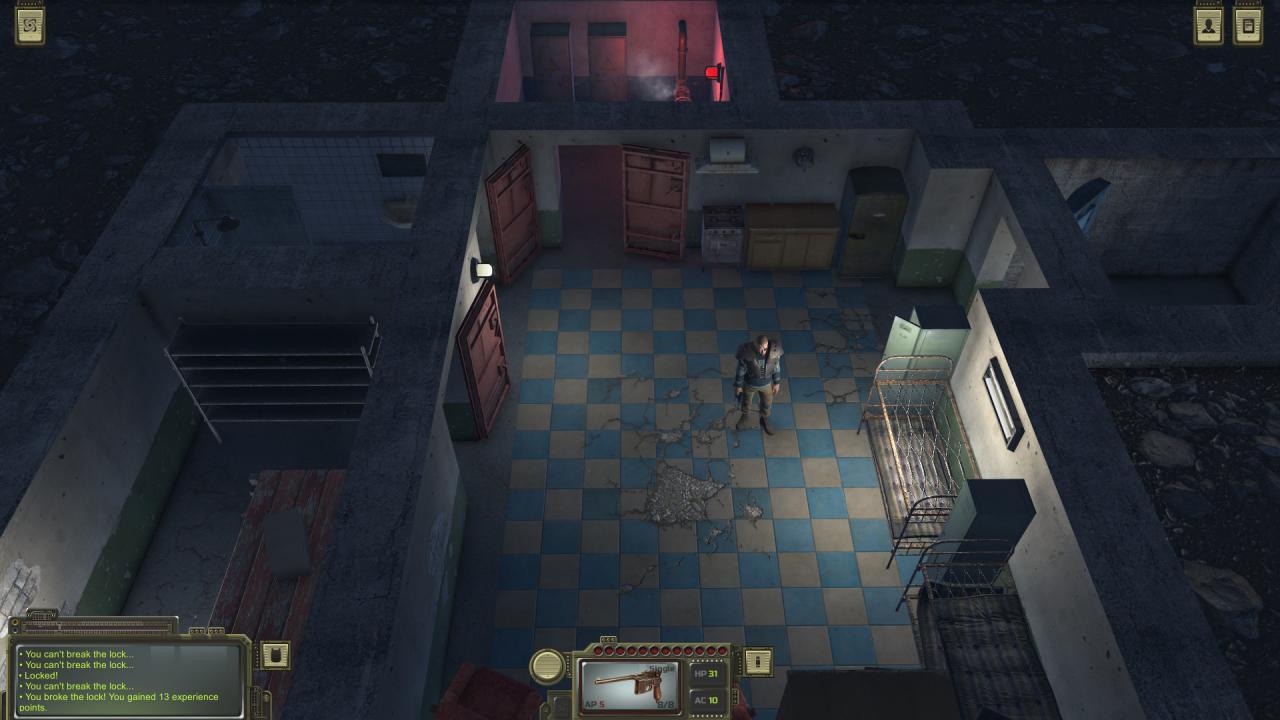This screenshot has height=720, width=1280.
Task: Select the ammo magazine icon beside the HUD
Action: [757, 661]
